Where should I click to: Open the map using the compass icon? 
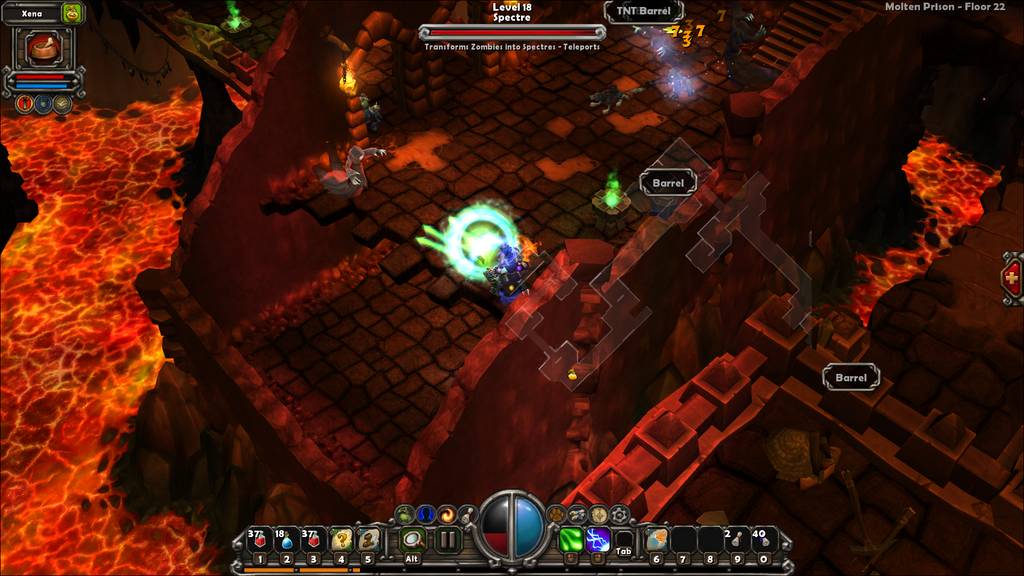click(x=599, y=514)
